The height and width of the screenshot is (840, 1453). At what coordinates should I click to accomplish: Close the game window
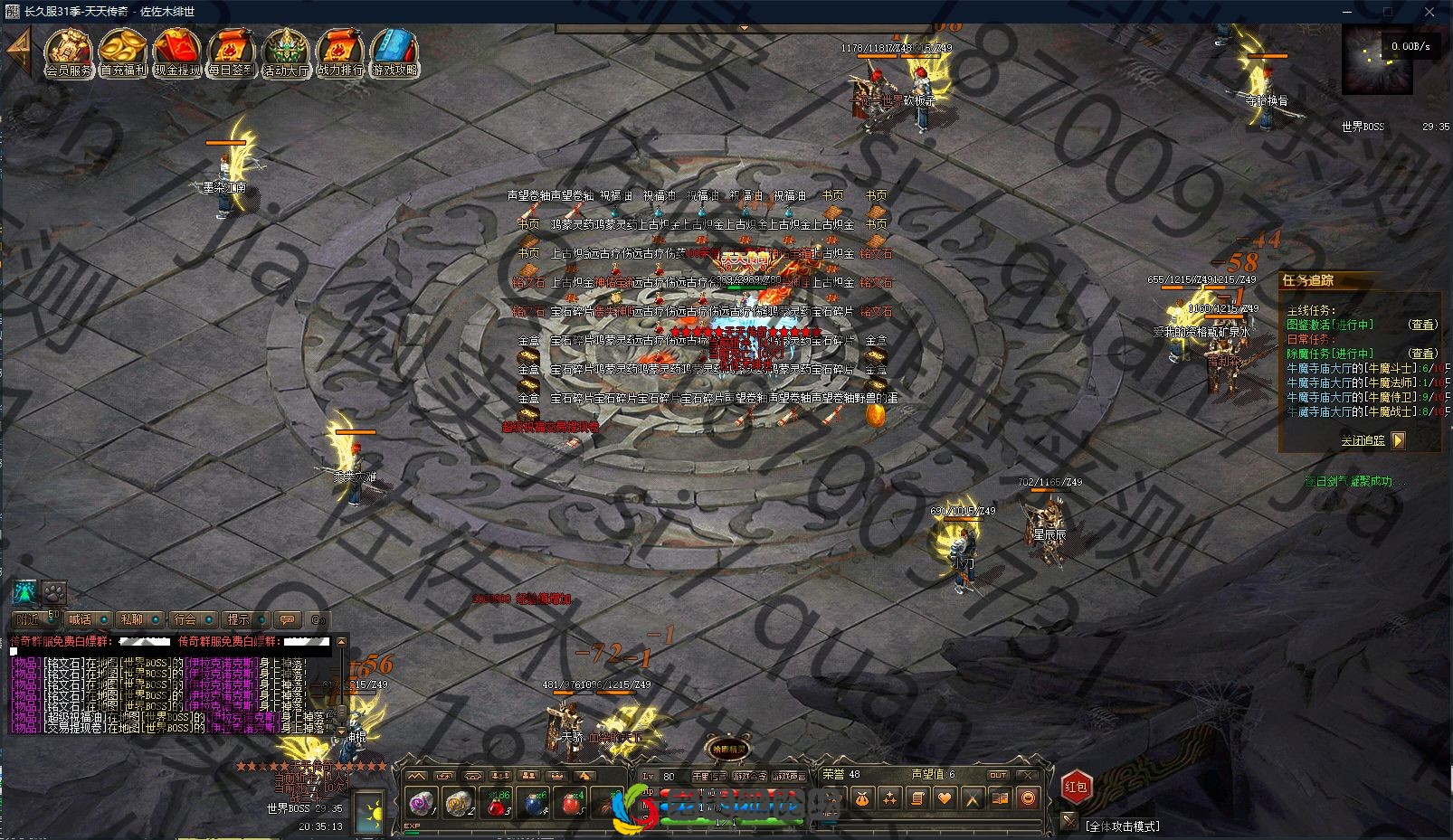click(1430, 12)
